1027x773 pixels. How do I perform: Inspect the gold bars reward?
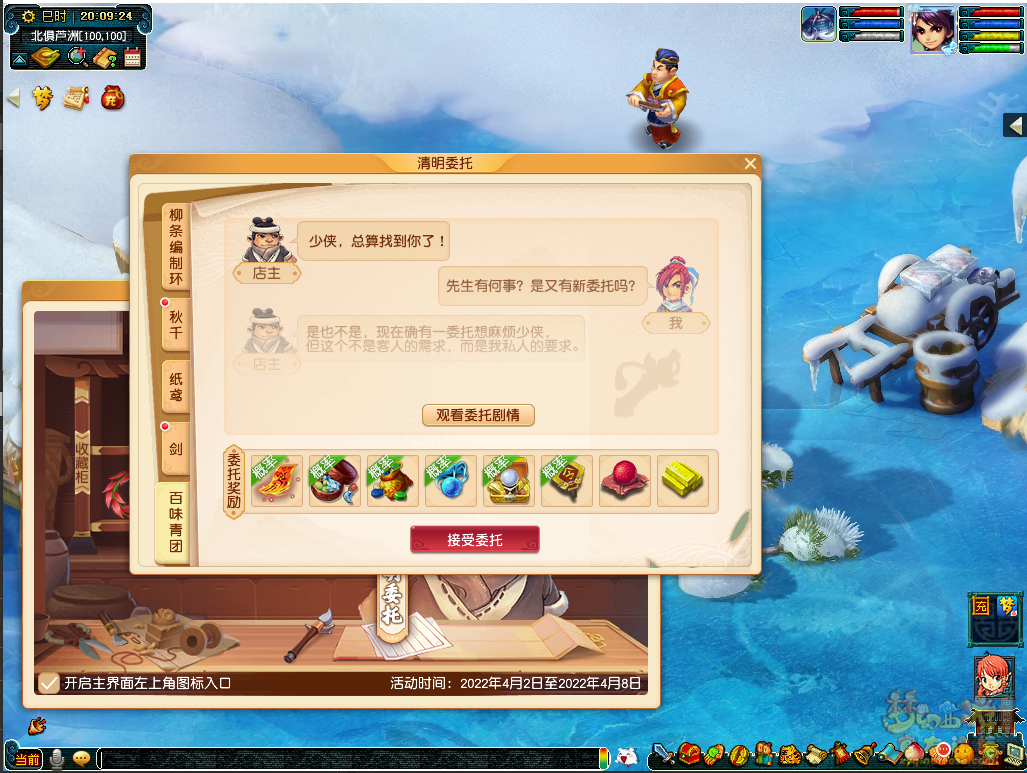[x=683, y=481]
